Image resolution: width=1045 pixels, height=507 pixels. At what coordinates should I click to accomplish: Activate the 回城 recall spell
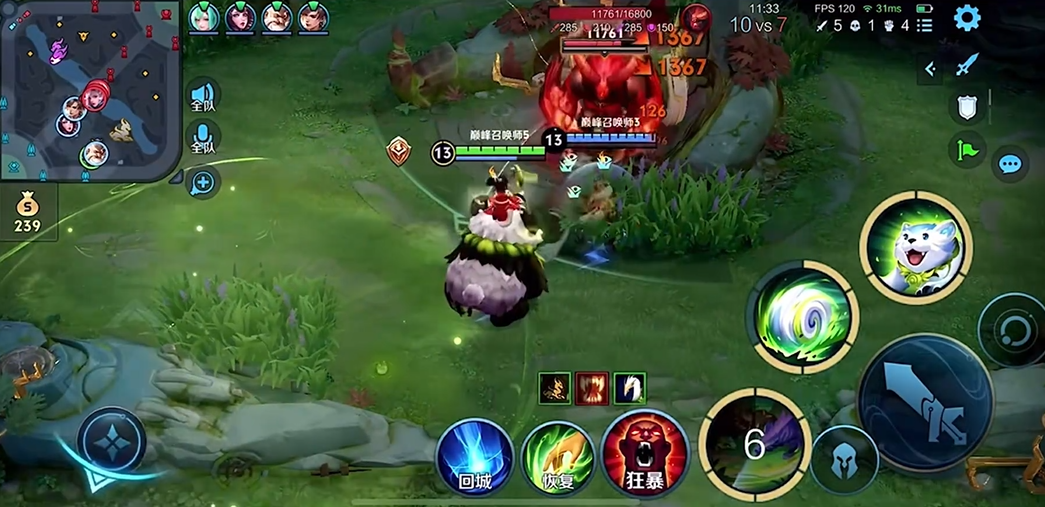475,458
